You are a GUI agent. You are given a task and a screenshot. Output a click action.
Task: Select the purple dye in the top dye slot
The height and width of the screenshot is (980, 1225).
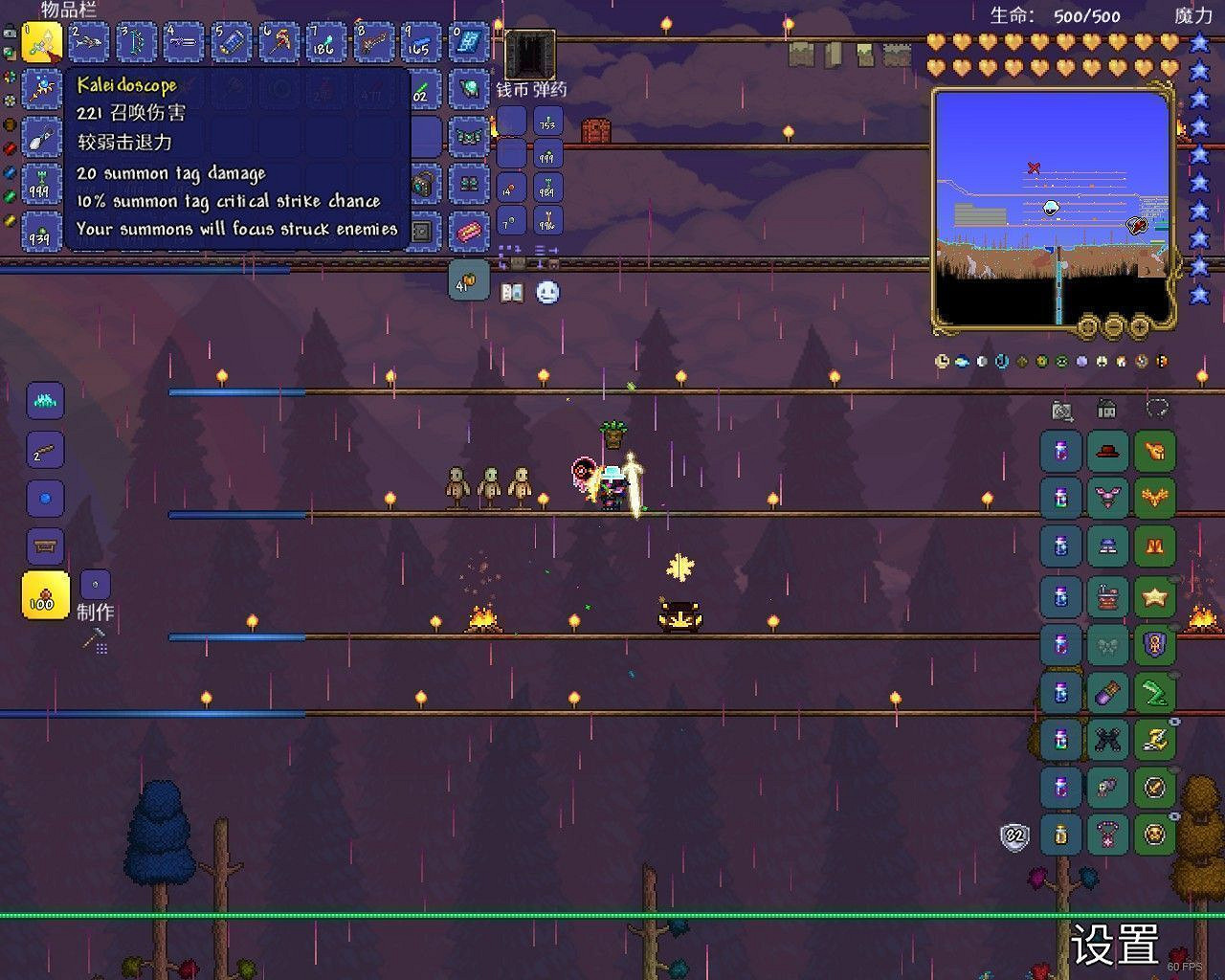click(1059, 451)
